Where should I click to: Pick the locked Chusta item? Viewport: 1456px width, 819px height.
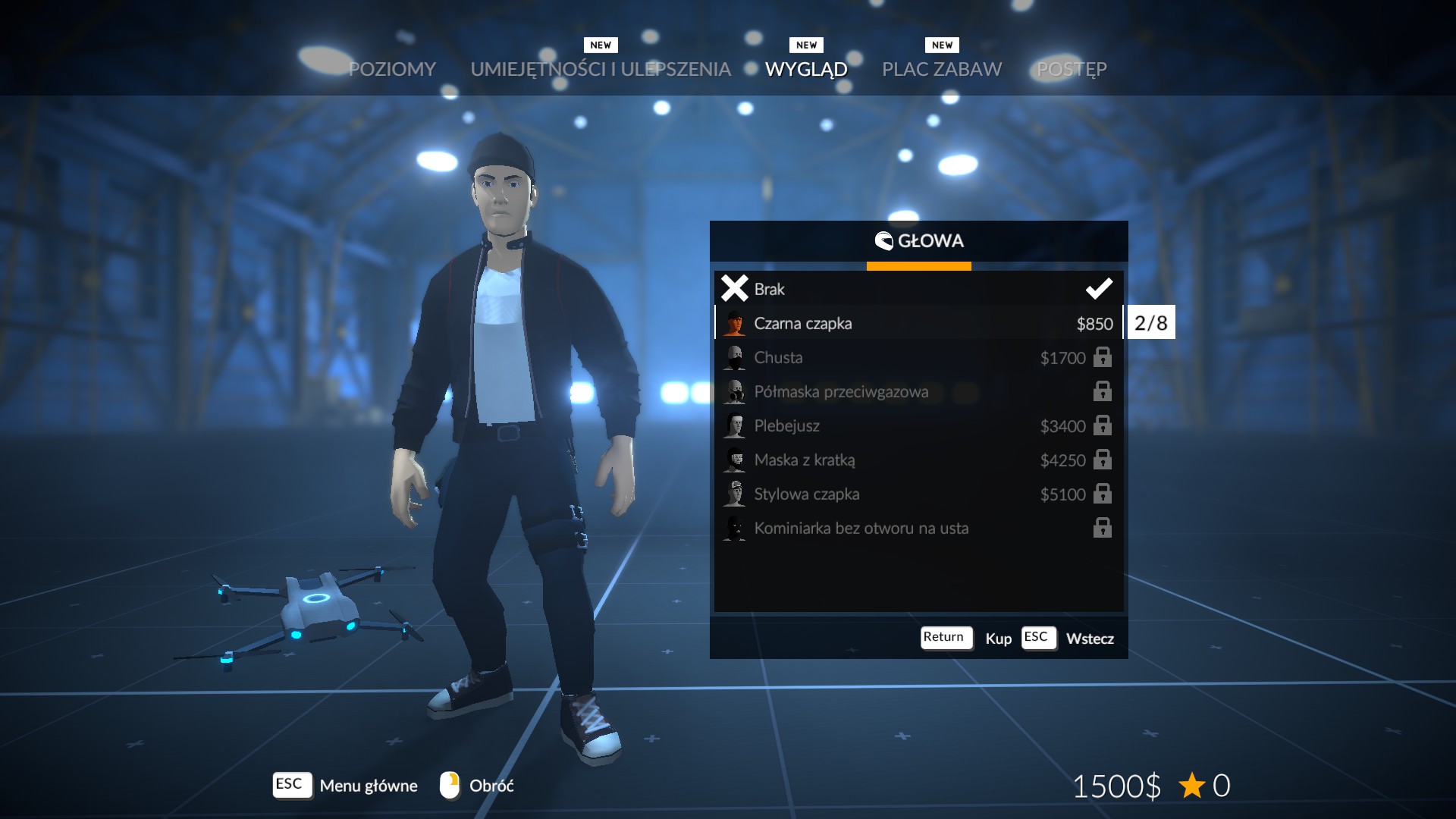pos(918,357)
